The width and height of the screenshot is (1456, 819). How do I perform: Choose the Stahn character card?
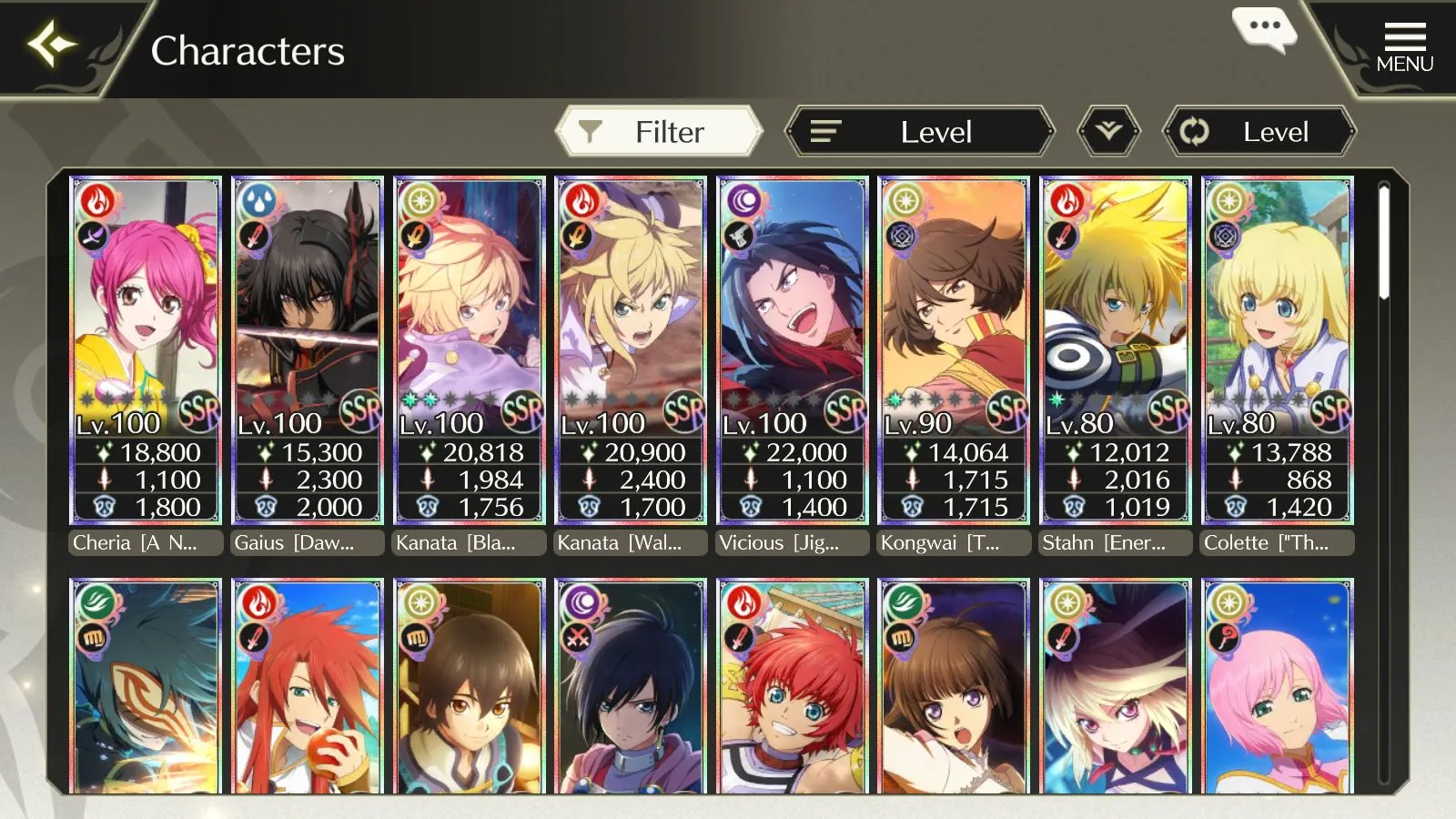click(1116, 350)
